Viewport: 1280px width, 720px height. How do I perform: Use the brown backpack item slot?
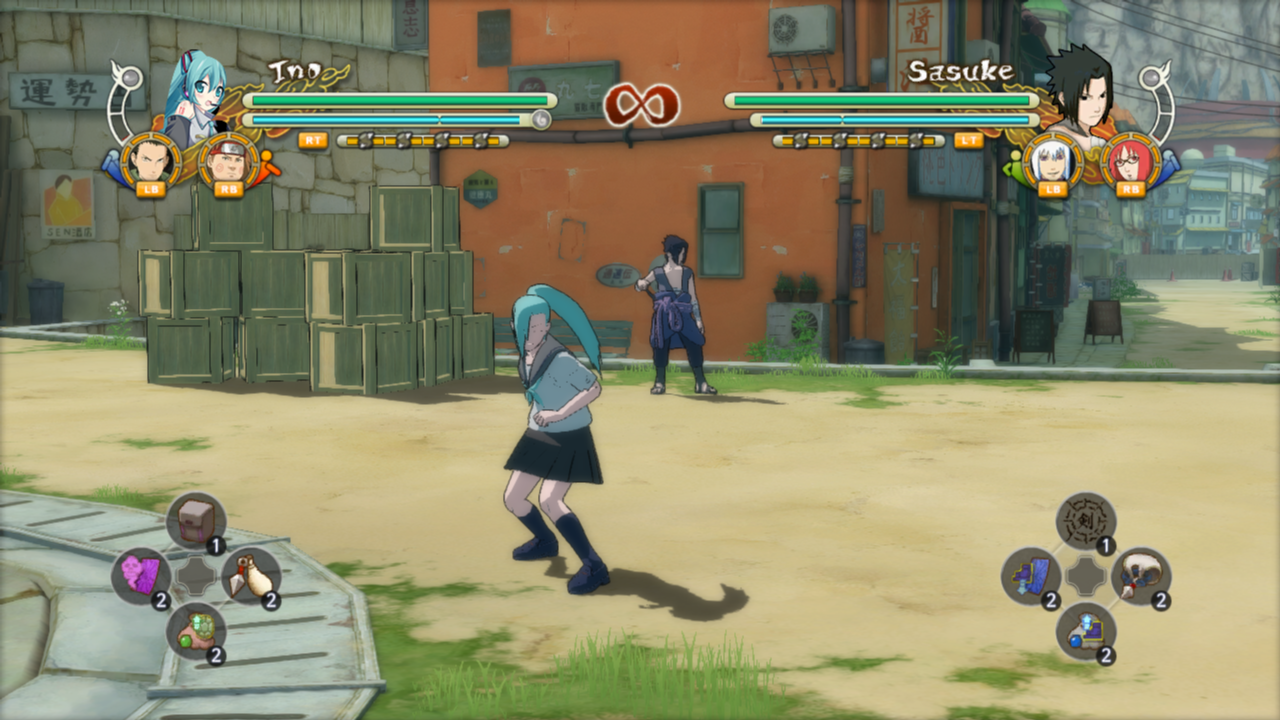pyautogui.click(x=196, y=520)
